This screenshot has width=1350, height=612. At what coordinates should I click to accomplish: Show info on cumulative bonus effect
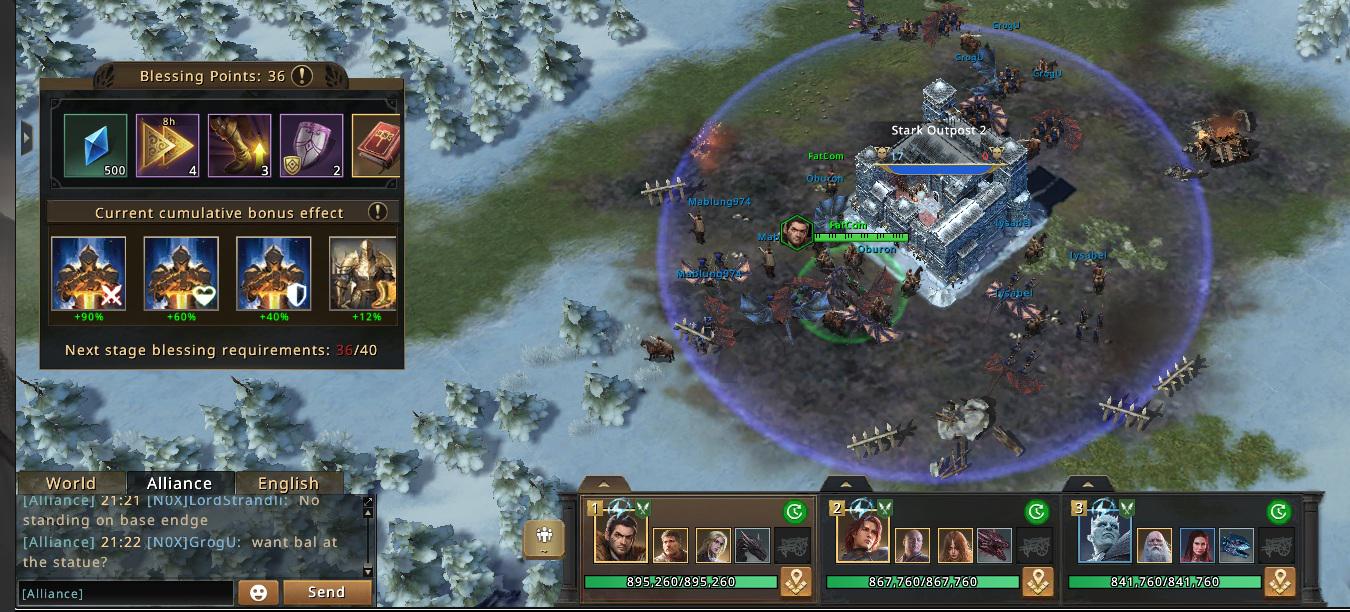pos(377,212)
